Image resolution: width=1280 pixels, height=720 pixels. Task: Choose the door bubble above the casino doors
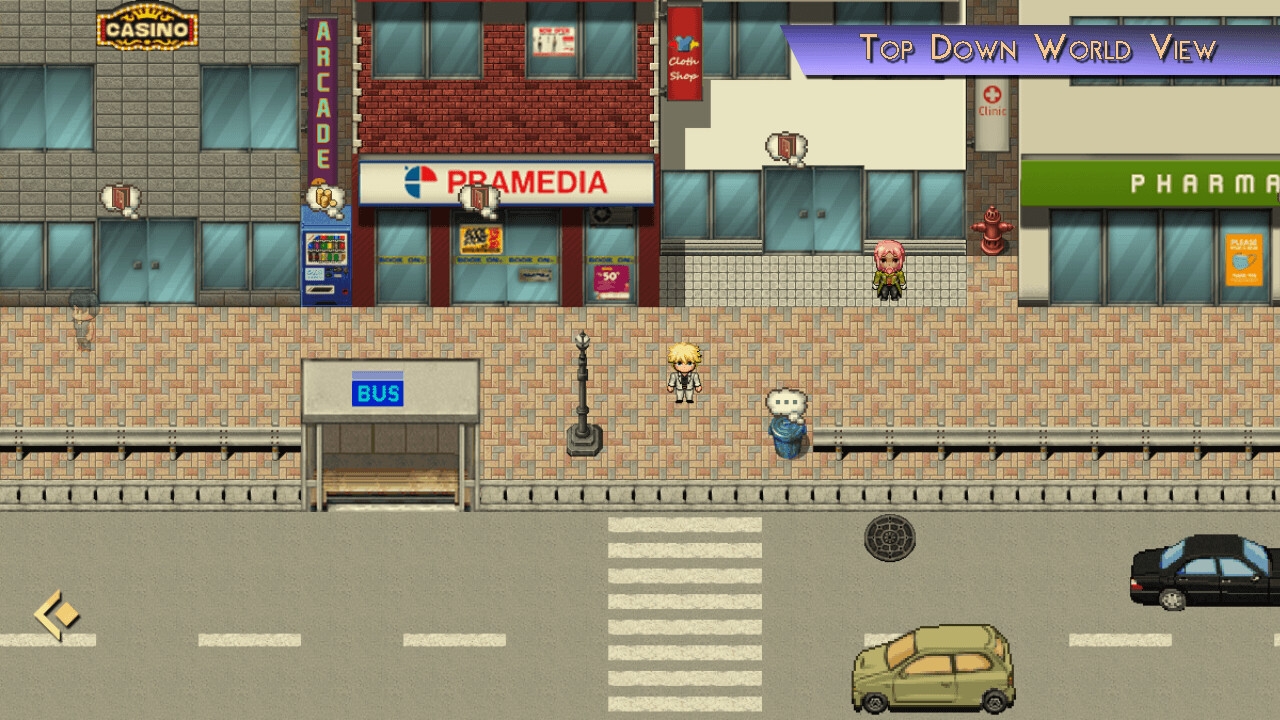pyautogui.click(x=121, y=198)
